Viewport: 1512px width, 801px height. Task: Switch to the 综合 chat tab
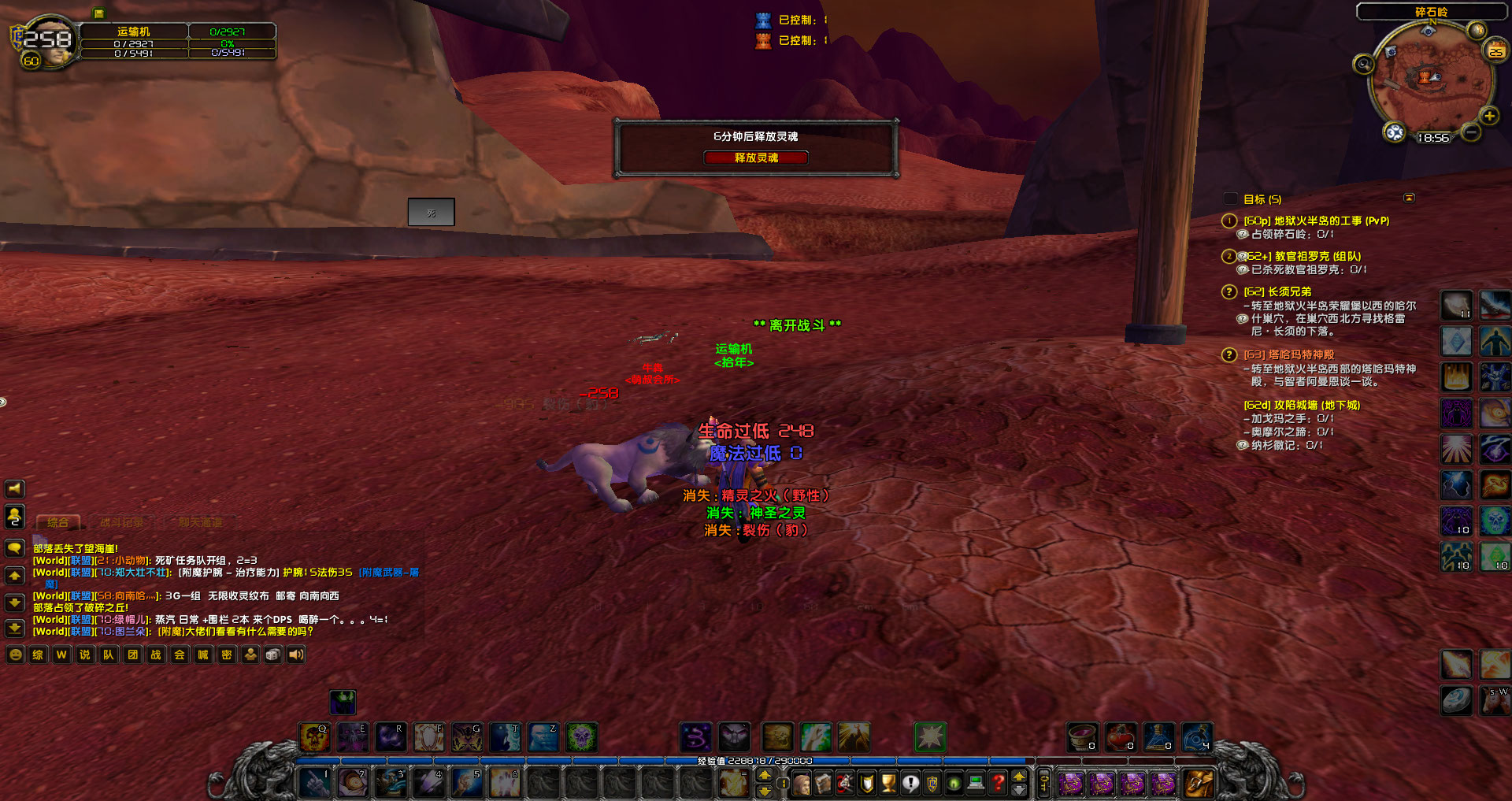(57, 523)
